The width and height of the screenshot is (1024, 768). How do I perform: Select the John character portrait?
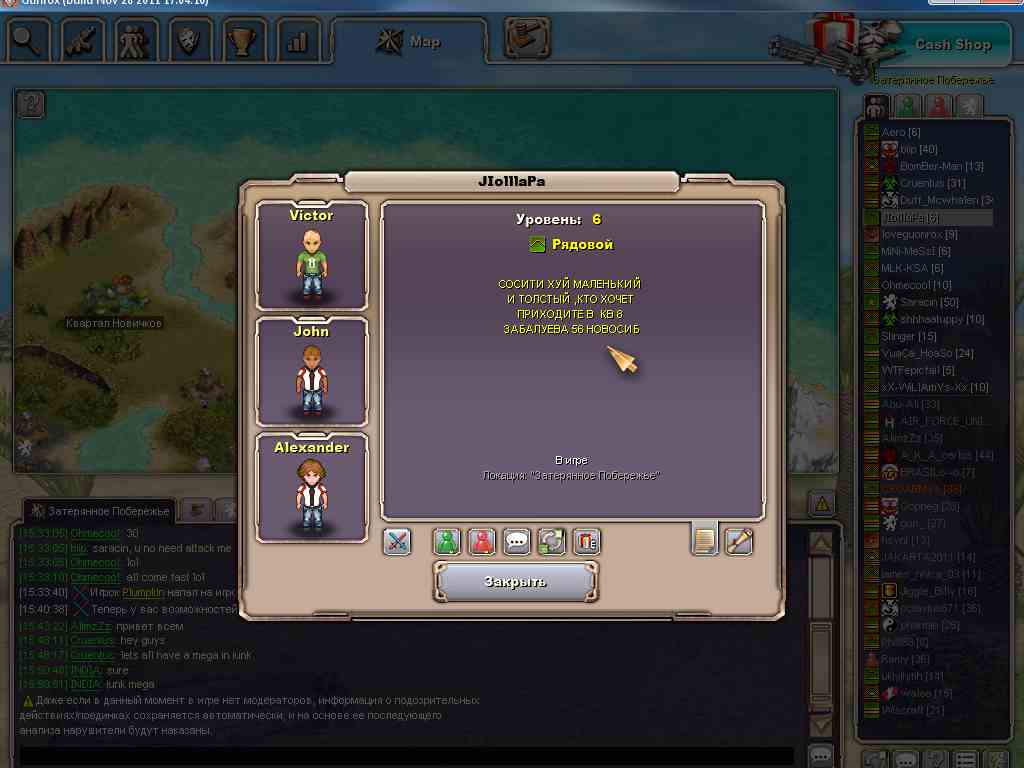312,372
